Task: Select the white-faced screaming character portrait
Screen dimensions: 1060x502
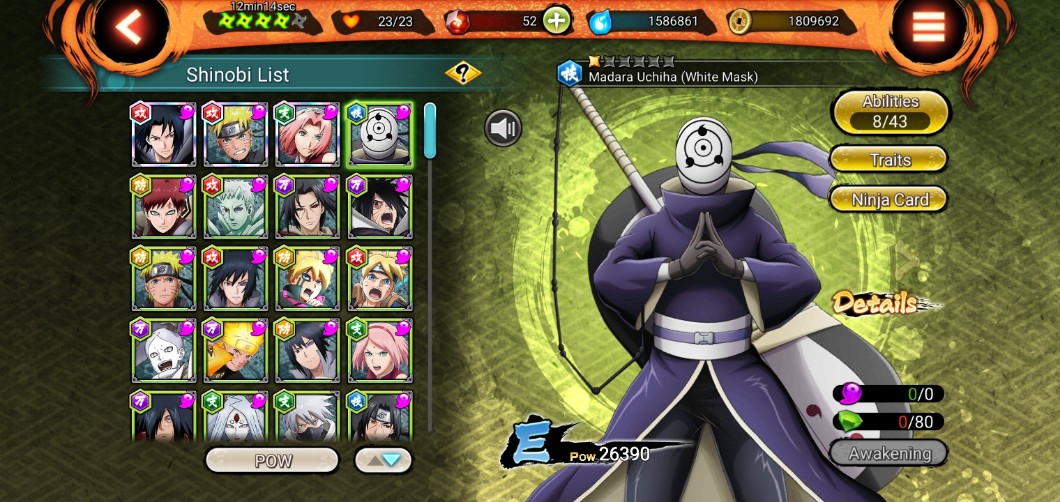Action: coord(163,351)
